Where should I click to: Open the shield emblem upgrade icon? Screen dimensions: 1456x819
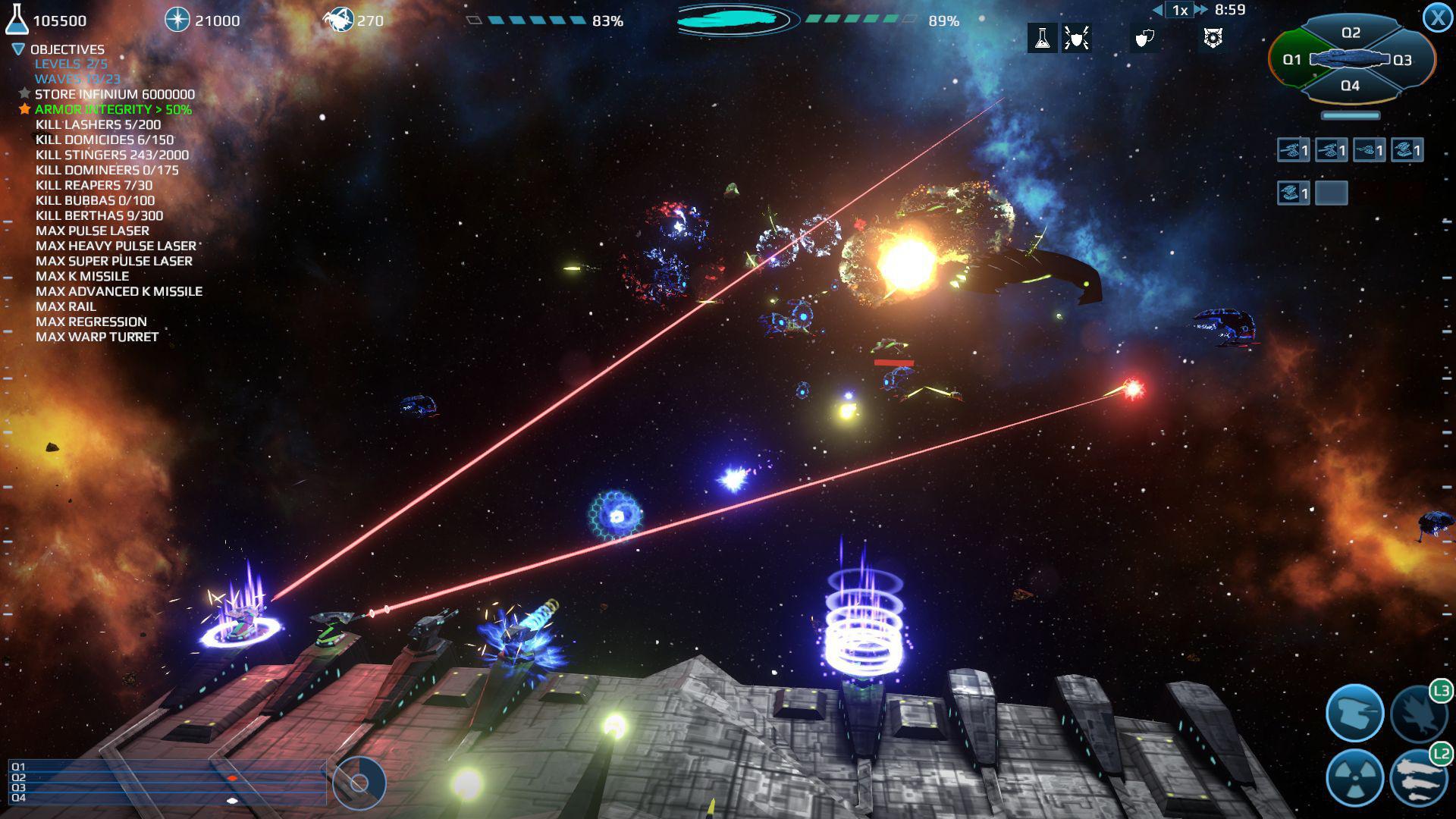pos(1213,39)
